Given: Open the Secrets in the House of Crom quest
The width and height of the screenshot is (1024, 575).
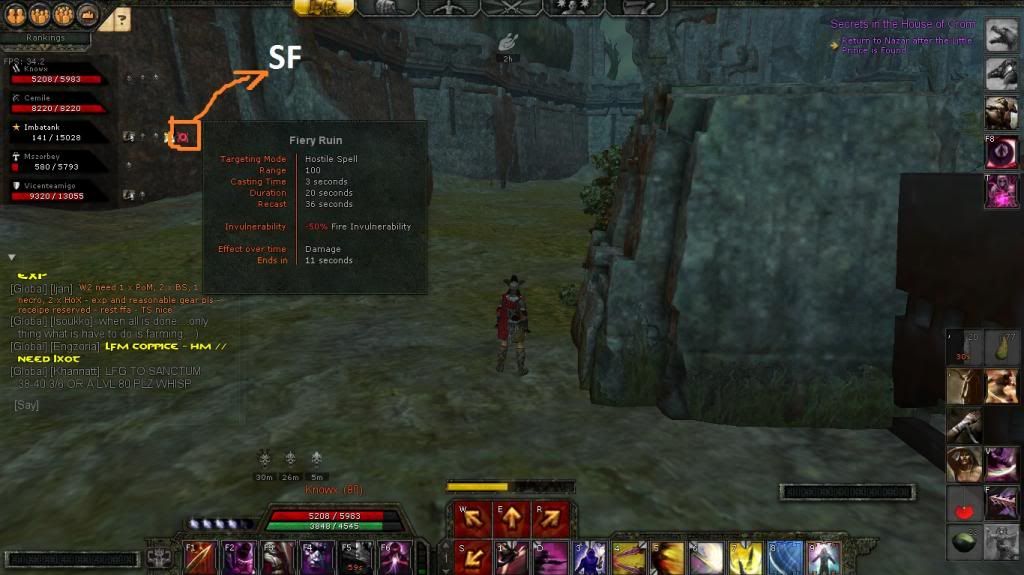Looking at the screenshot, I should point(903,24).
